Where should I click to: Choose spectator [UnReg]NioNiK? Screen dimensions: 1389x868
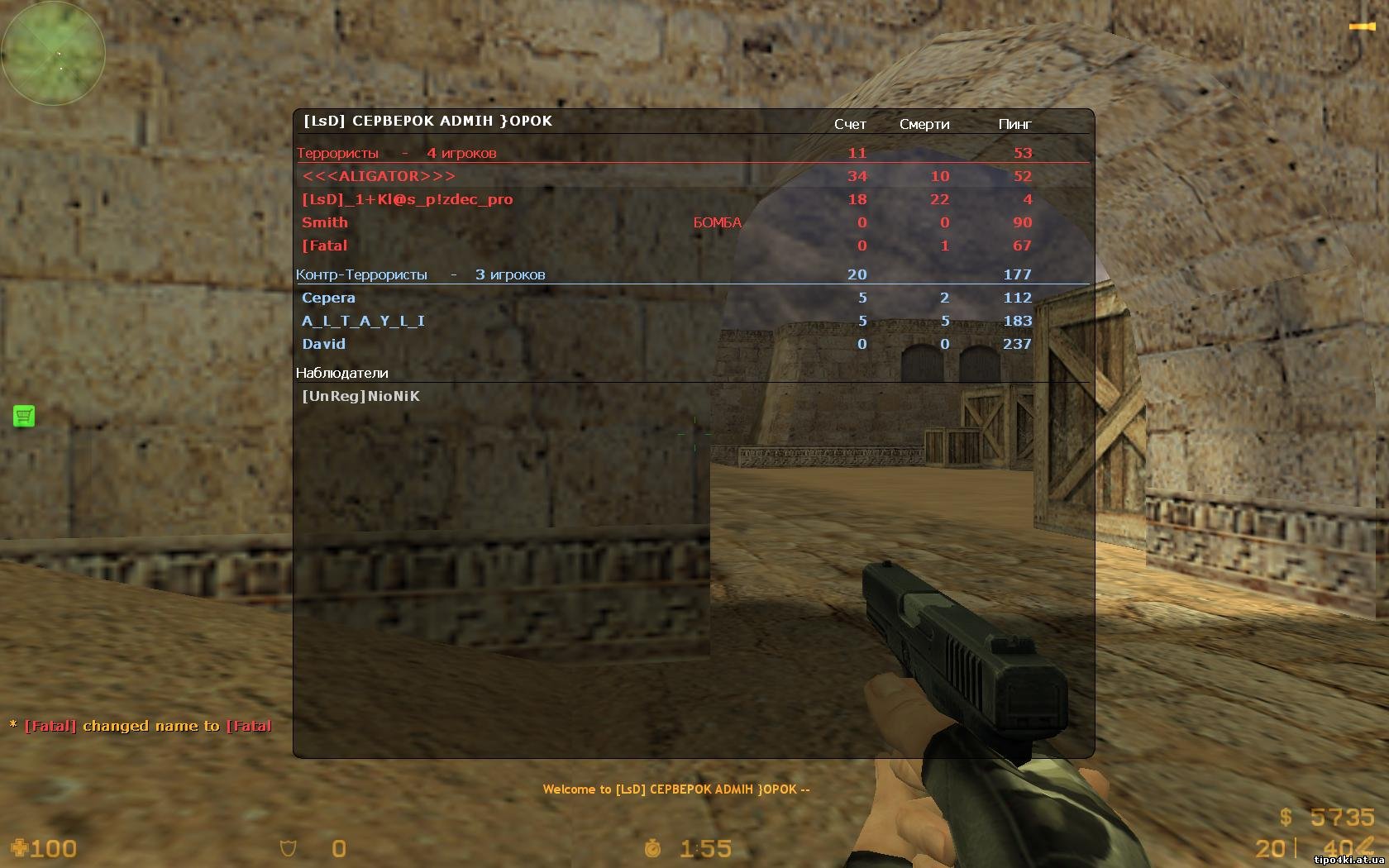pyautogui.click(x=360, y=396)
